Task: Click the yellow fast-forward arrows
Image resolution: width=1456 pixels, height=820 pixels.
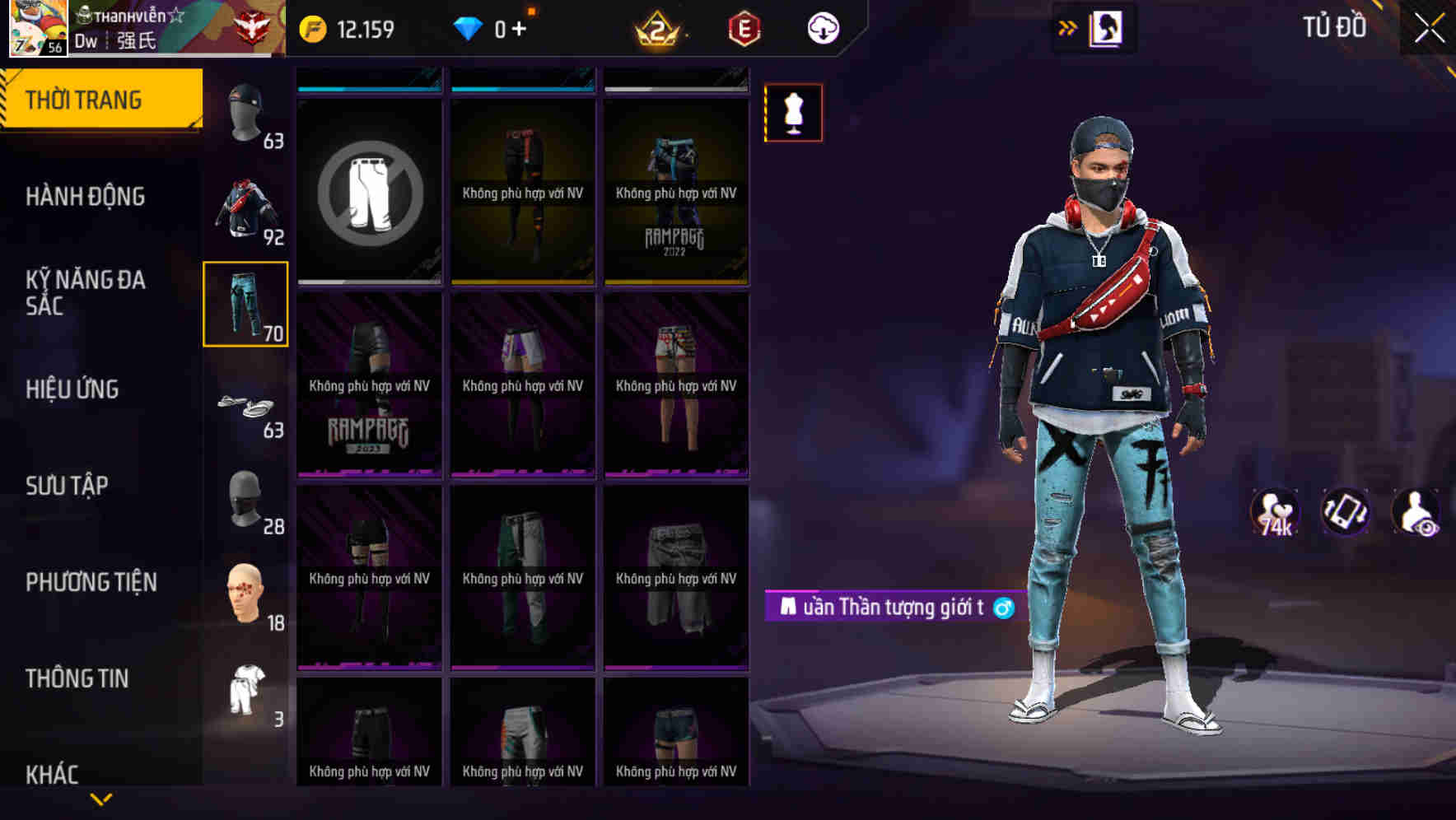Action: click(1068, 27)
